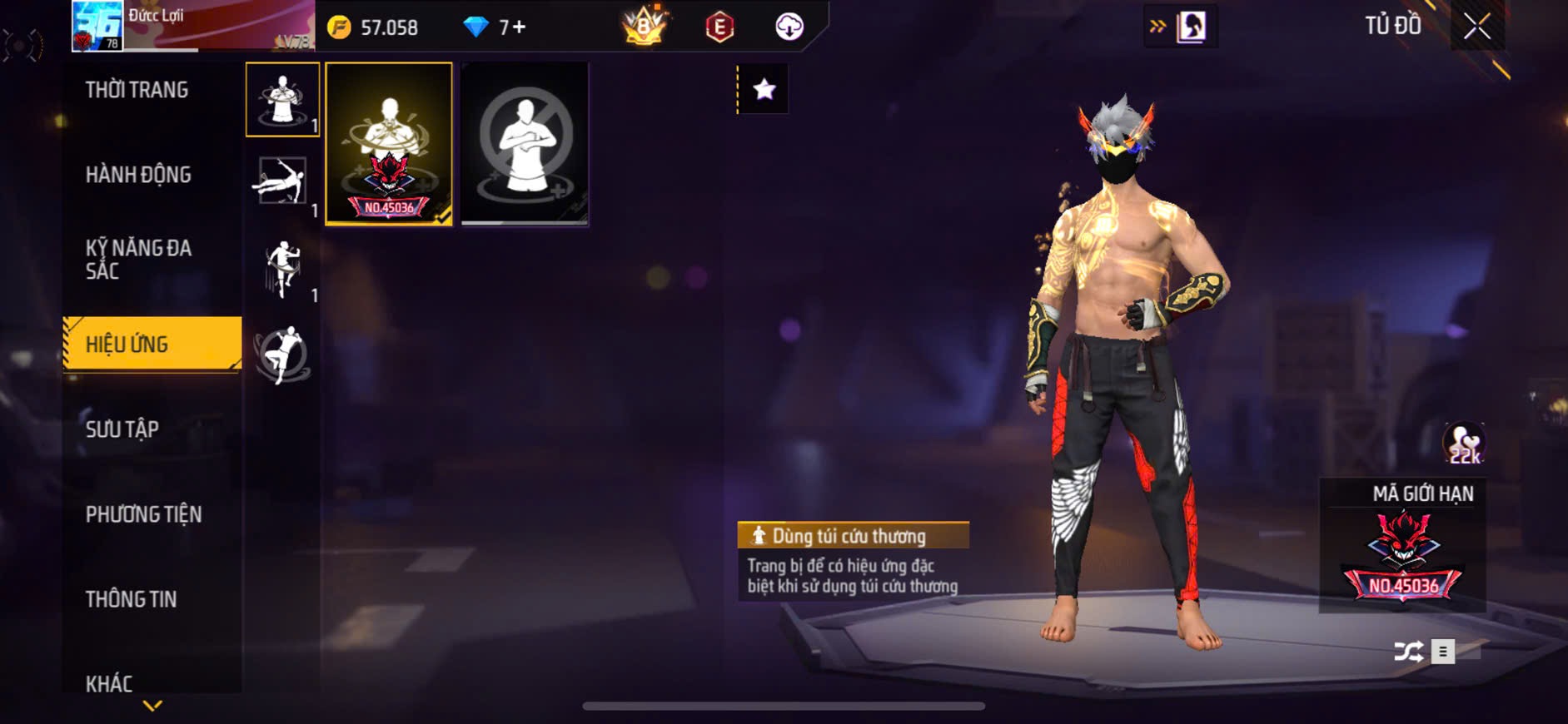Select the diving pose effect subcategory
This screenshot has height=724, width=1568.
tap(281, 181)
